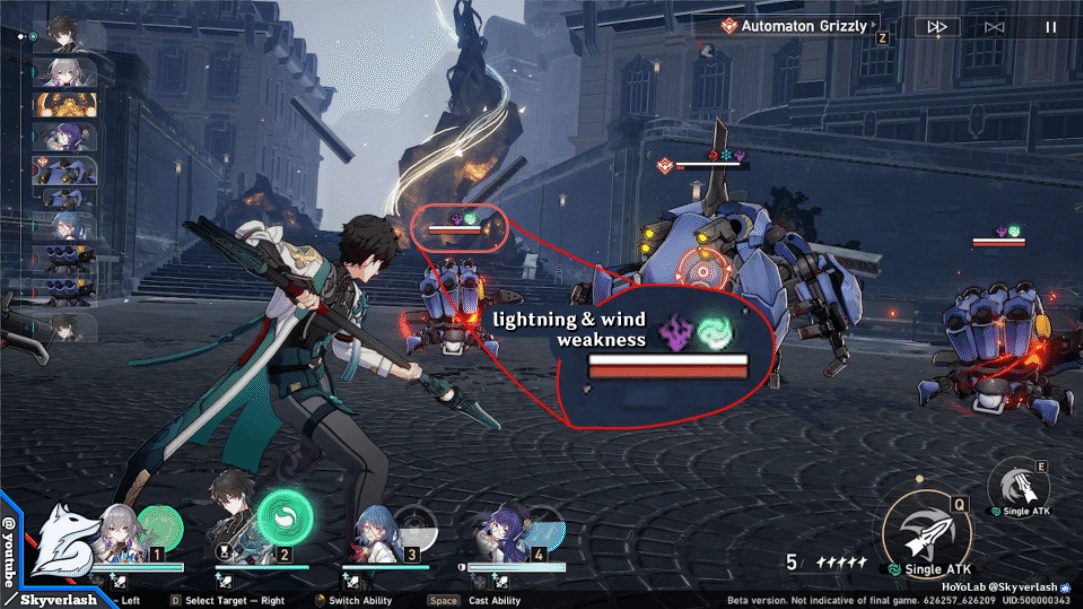This screenshot has width=1083, height=609.
Task: Click the elite robot portrait in turn order
Action: pyautogui.click(x=65, y=169)
